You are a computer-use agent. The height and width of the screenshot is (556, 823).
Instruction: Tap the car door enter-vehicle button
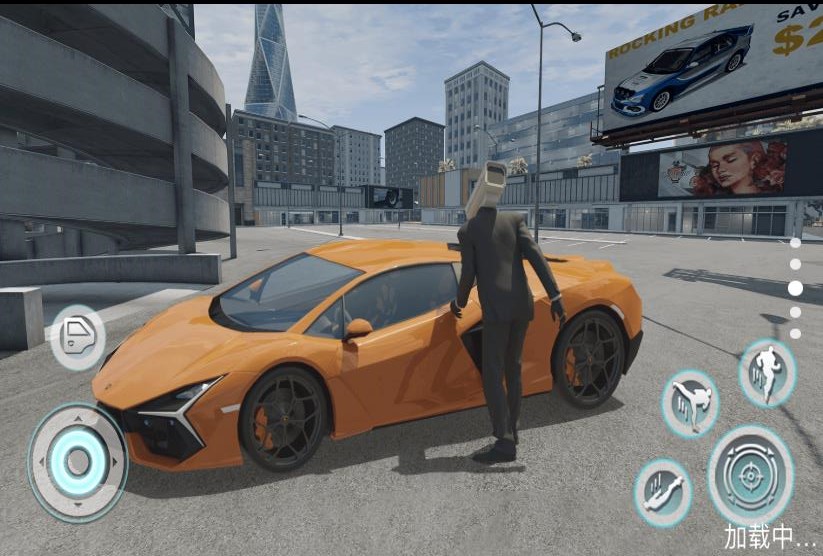click(77, 337)
